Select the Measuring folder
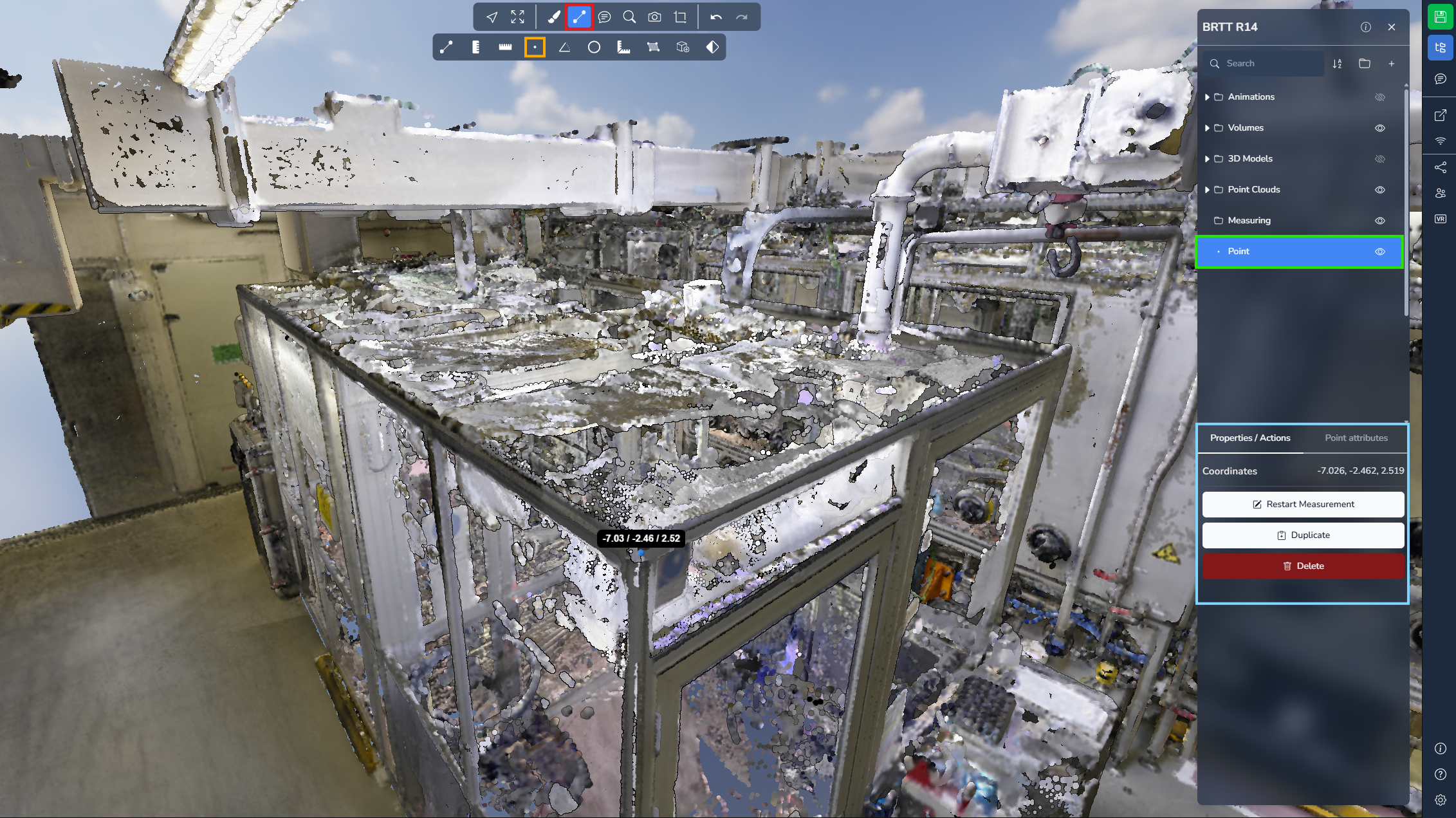Screen dimensions: 1456x818 [1249, 220]
